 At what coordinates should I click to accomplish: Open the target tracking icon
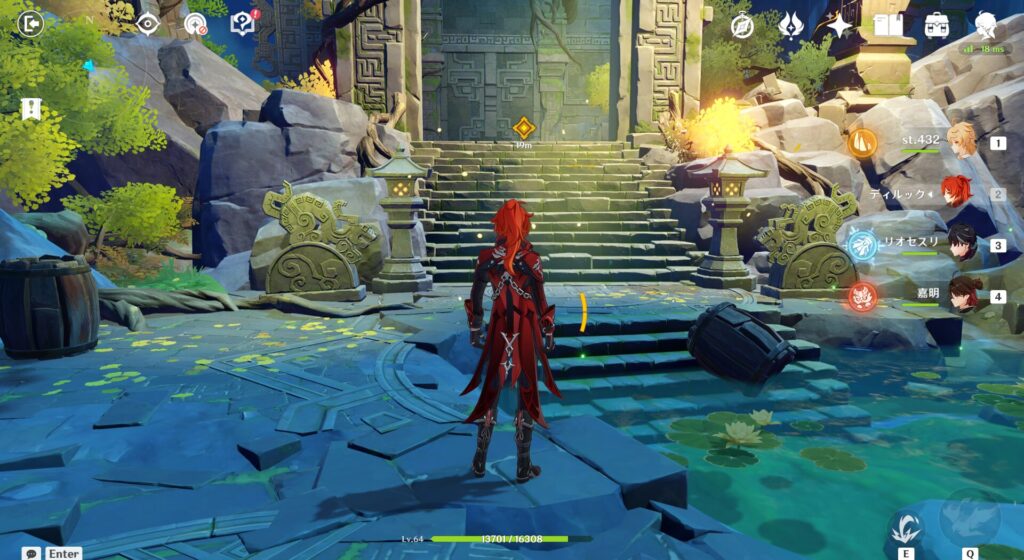194,24
